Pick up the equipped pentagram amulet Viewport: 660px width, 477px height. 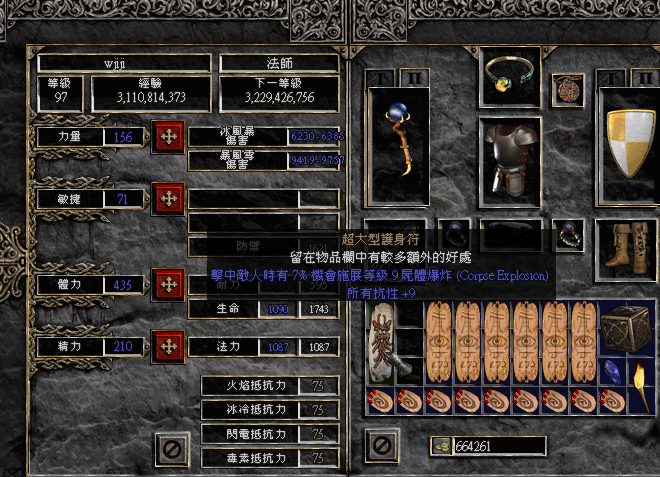point(567,88)
